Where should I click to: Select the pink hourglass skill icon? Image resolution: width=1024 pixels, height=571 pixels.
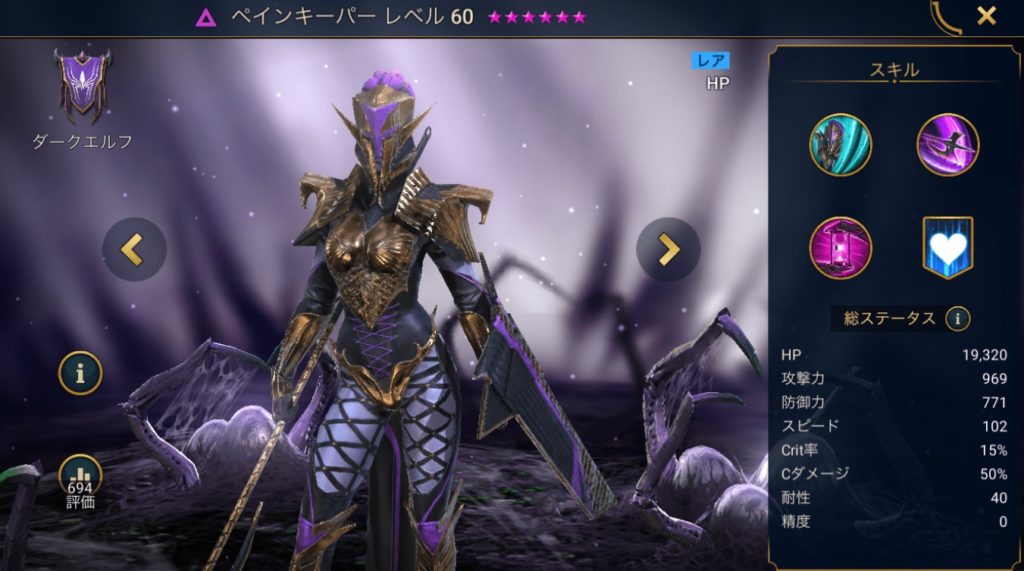pos(840,247)
